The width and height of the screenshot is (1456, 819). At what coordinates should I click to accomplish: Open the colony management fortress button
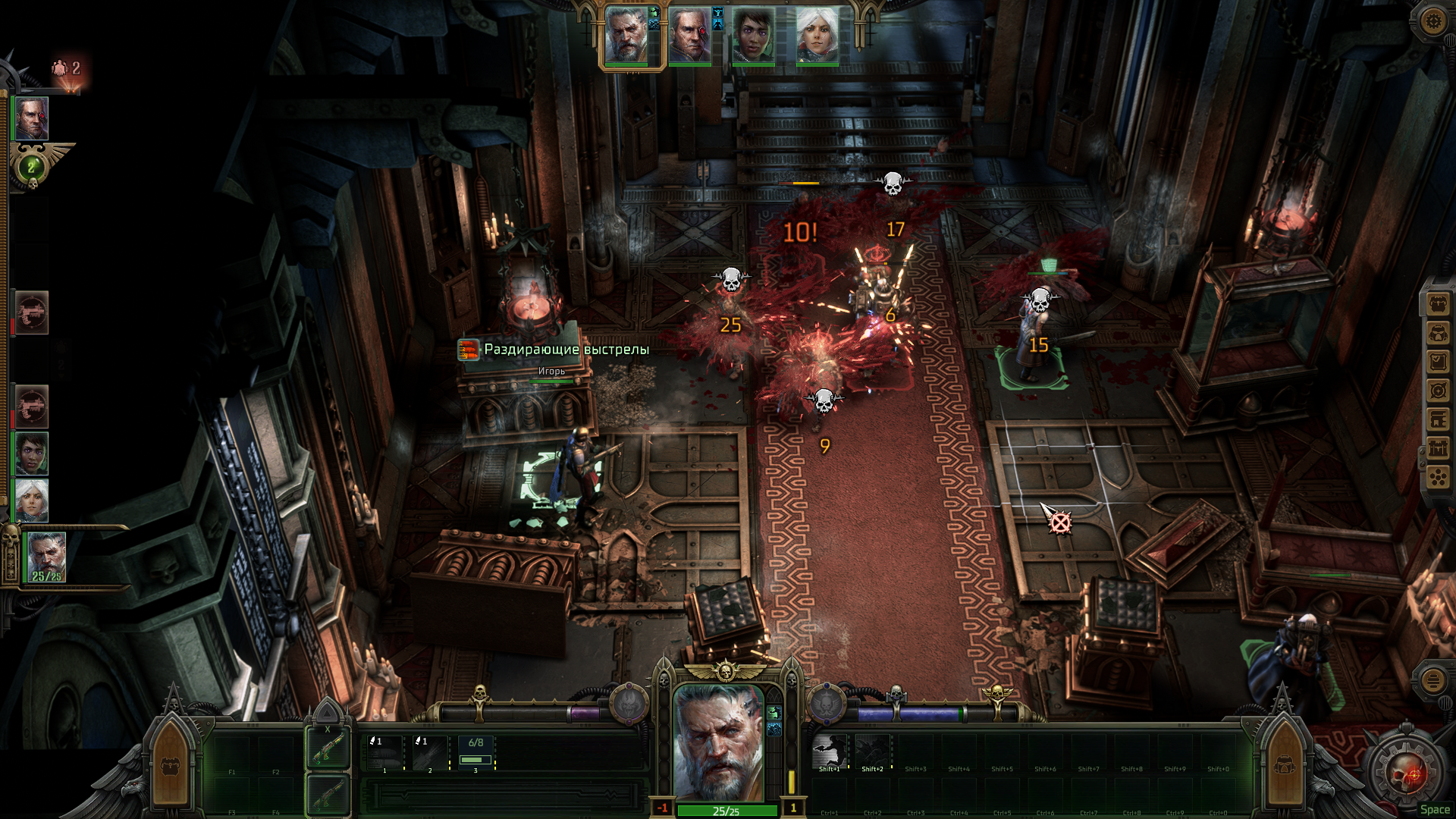1438,448
